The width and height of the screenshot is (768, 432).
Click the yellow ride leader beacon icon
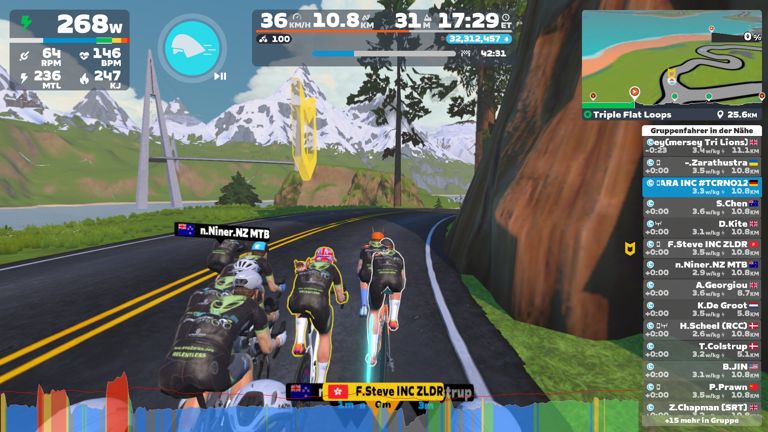tap(630, 248)
